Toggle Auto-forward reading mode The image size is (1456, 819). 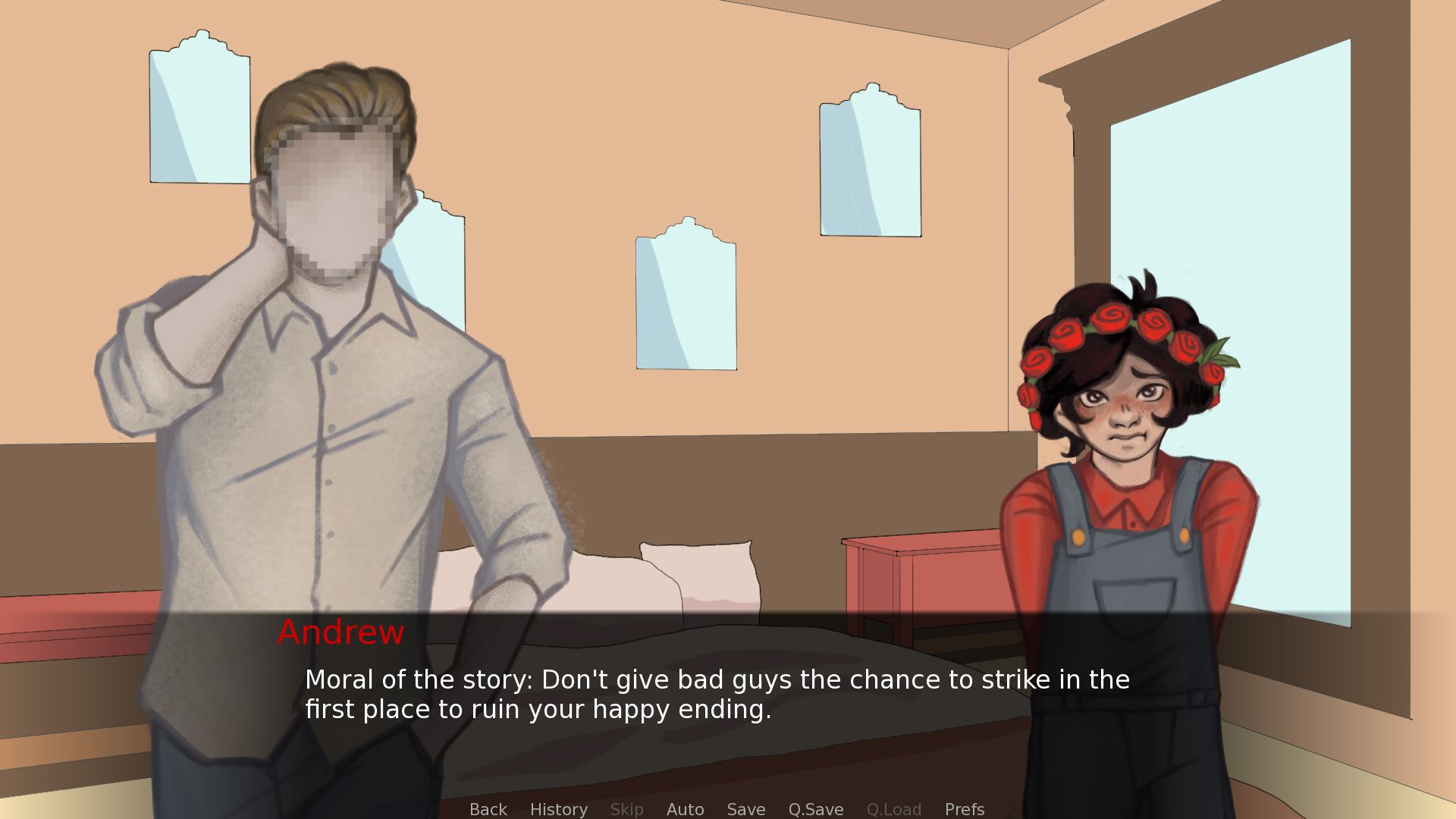pos(685,809)
